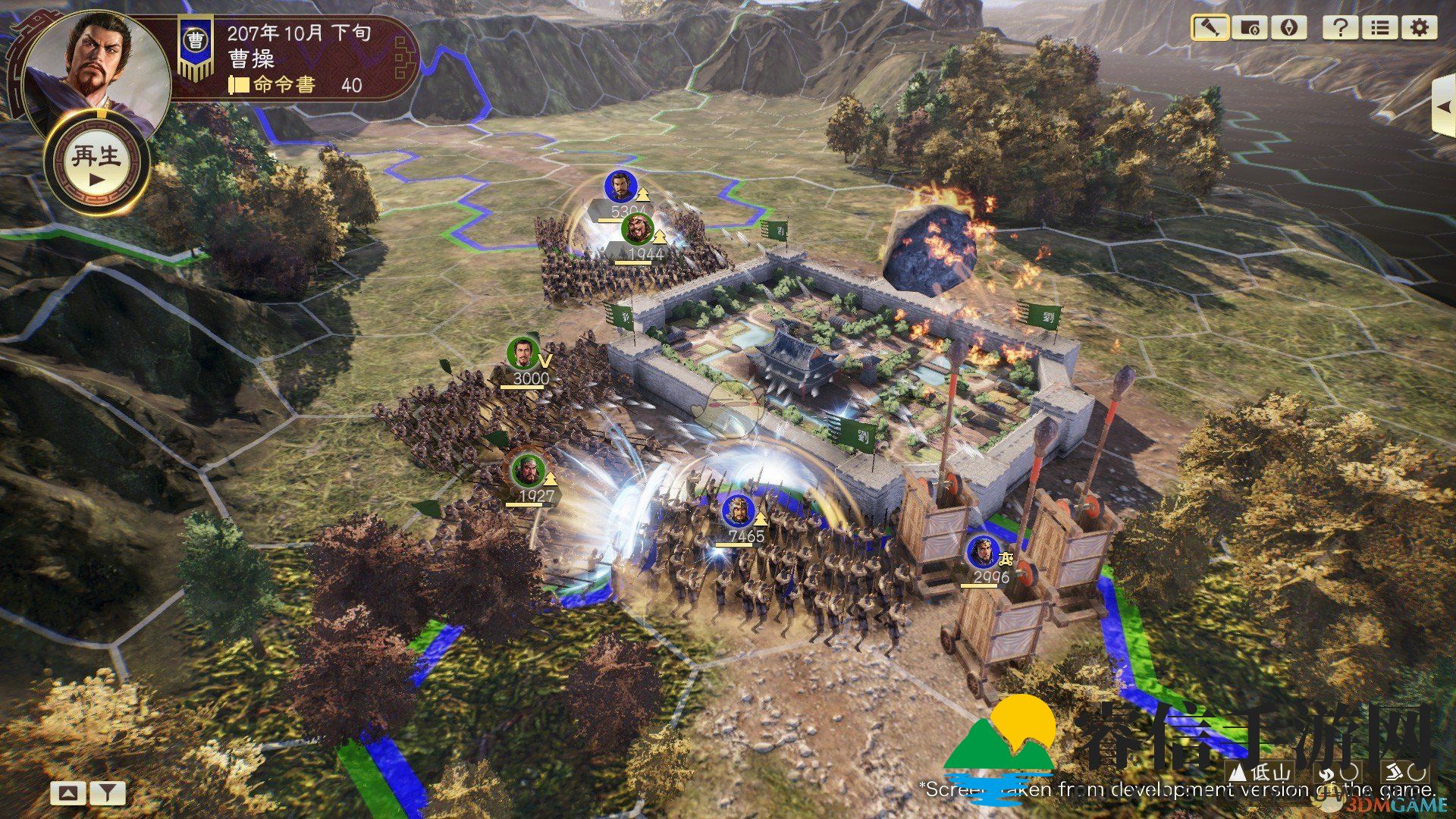Image resolution: width=1456 pixels, height=819 pixels.
Task: Click the upward triangle panel button
Action: (x=68, y=793)
